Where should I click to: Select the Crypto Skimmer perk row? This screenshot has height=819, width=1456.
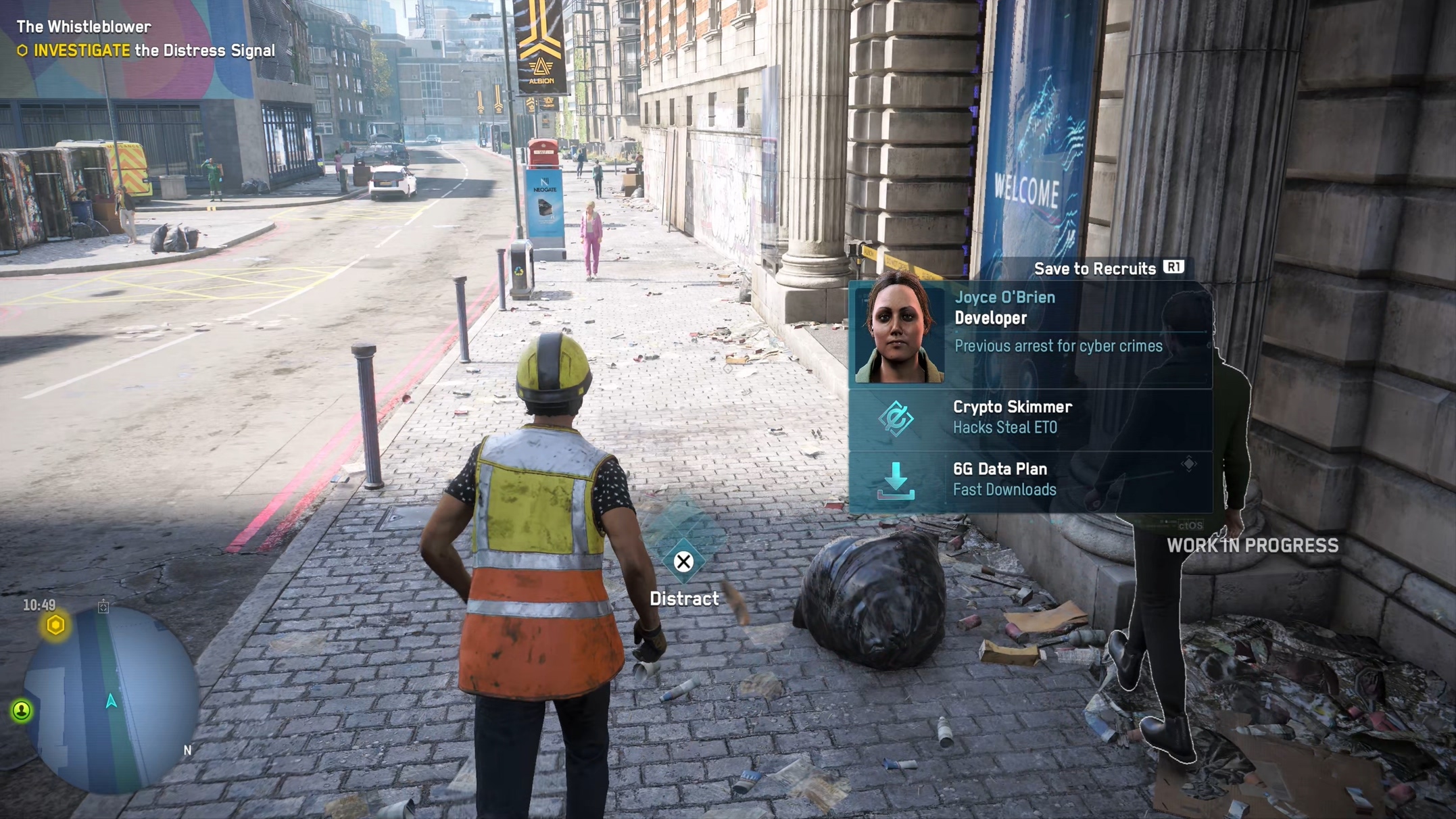tap(1029, 418)
